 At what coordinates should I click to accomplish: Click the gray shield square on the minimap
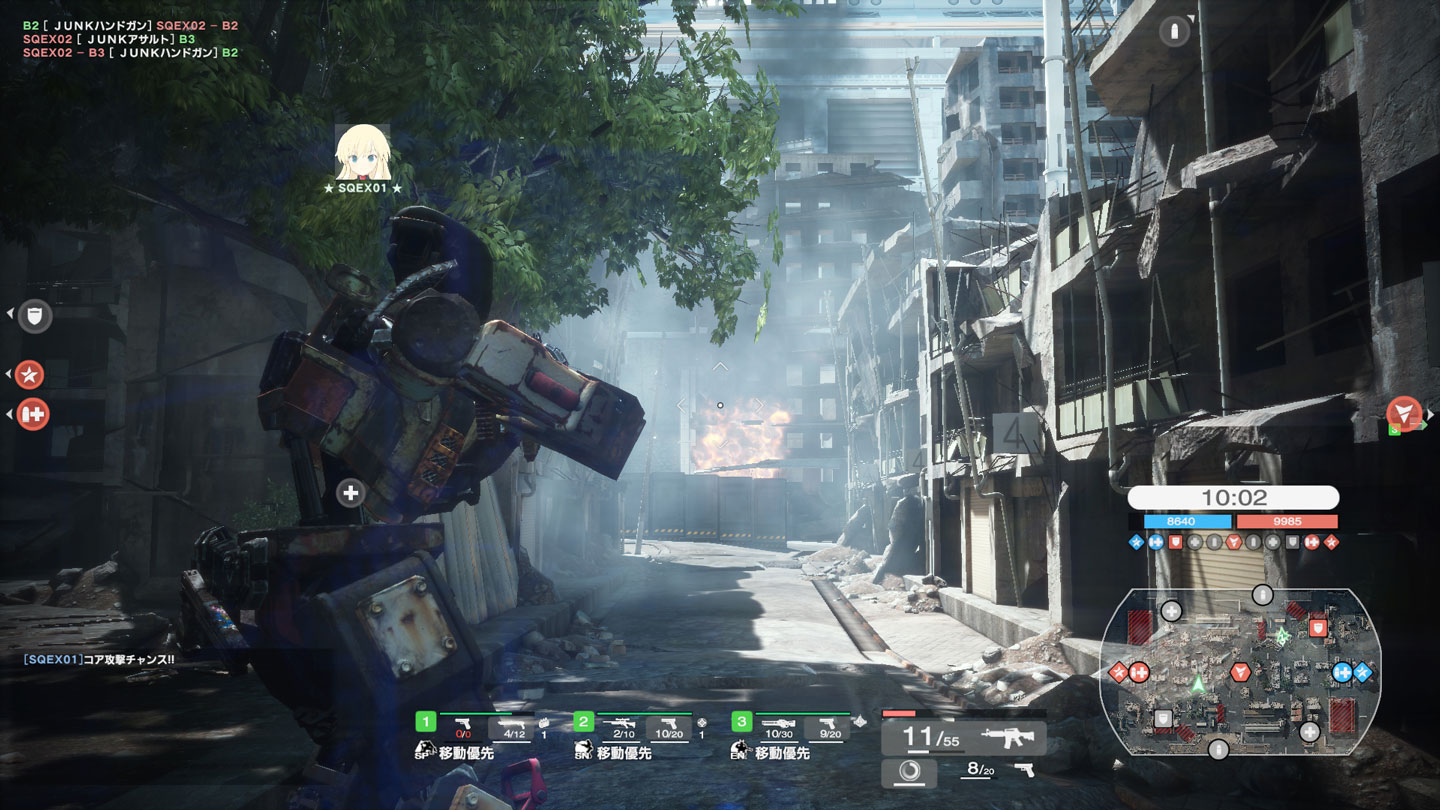pyautogui.click(x=1163, y=718)
